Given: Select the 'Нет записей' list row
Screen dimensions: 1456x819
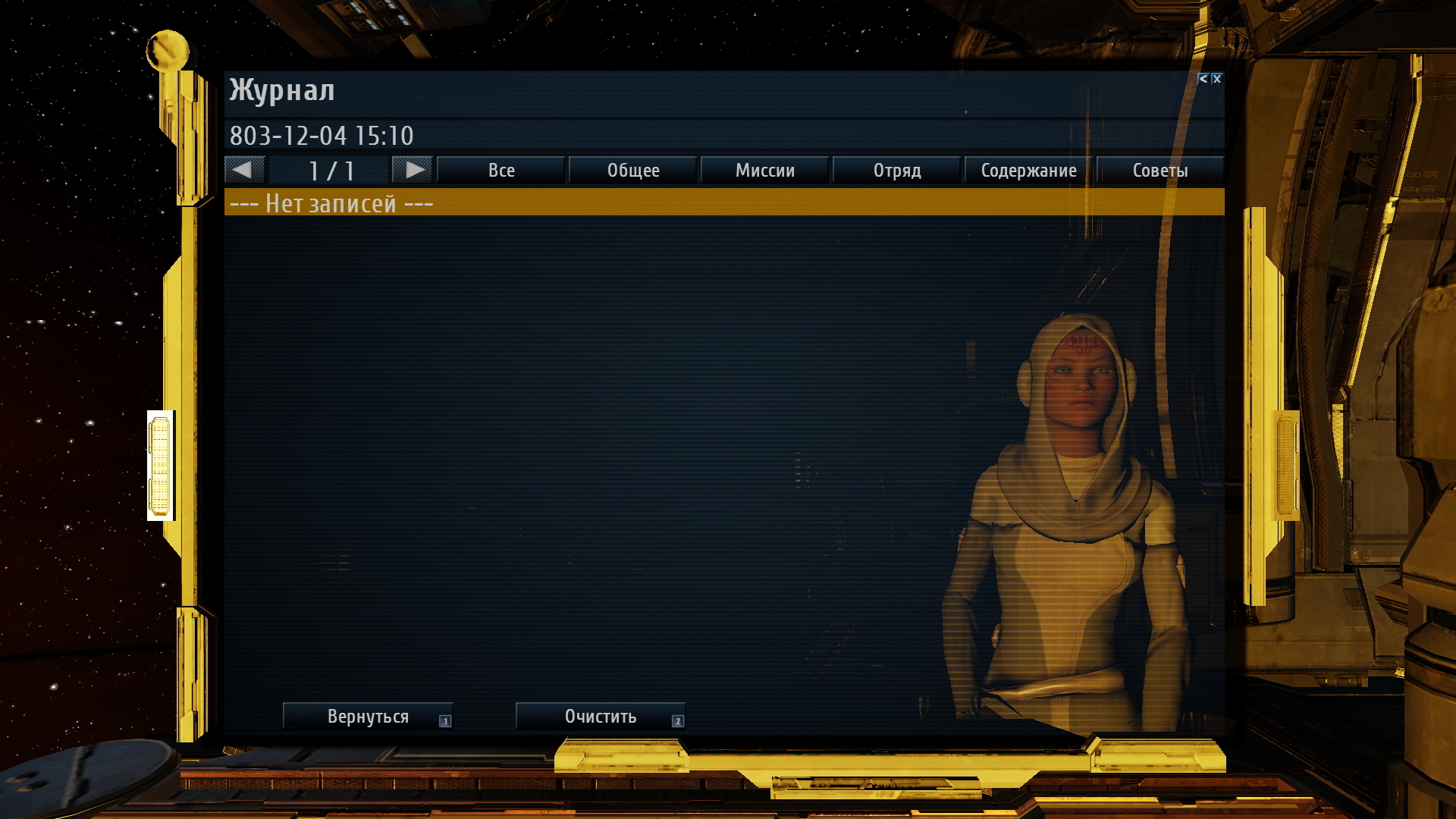Looking at the screenshot, I should click(x=724, y=203).
